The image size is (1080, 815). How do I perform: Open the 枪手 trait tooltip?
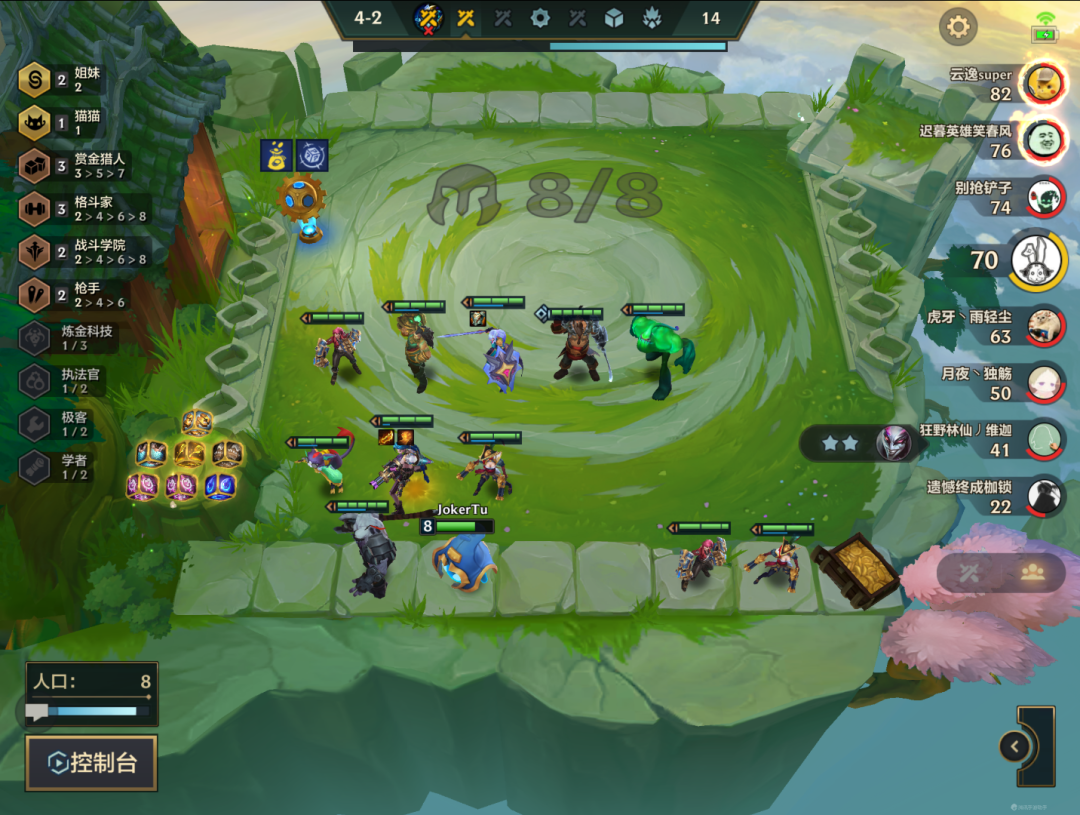coord(35,294)
